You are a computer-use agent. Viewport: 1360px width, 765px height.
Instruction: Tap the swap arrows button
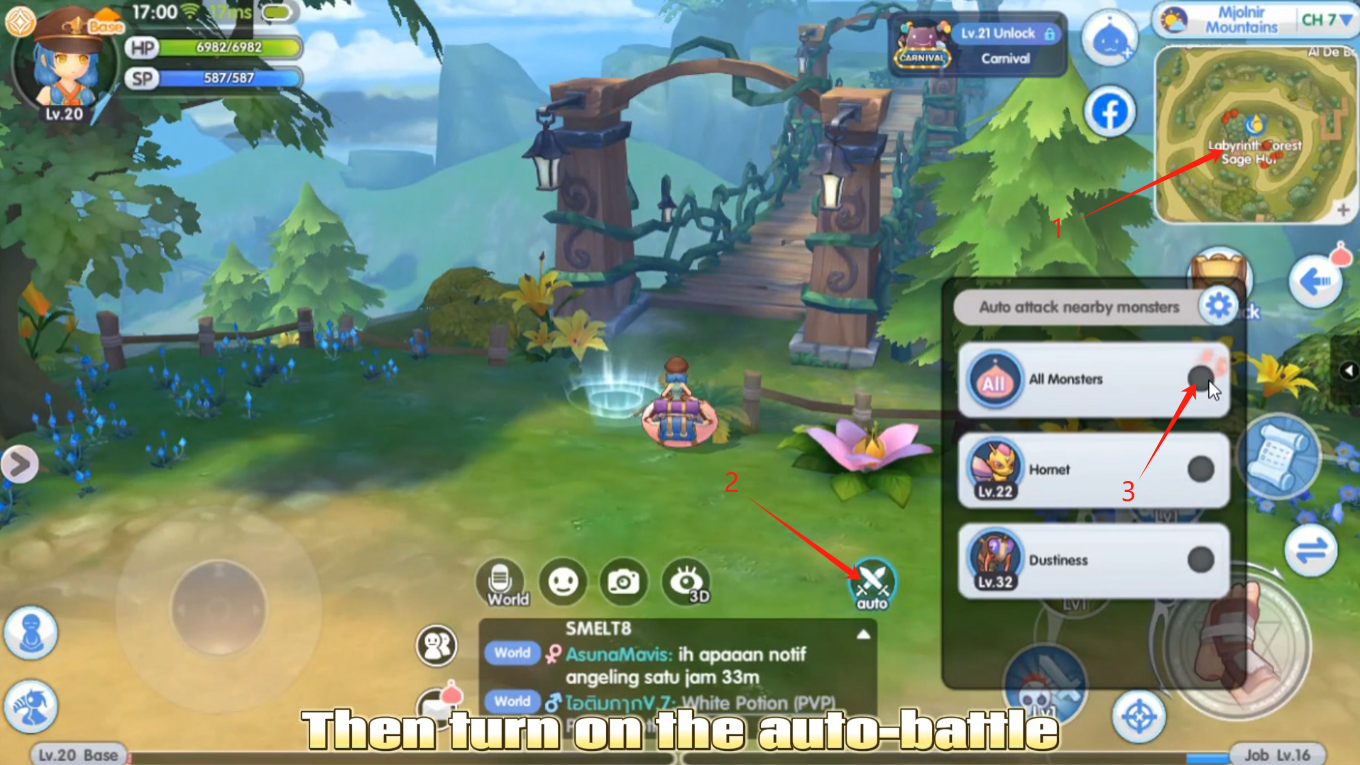1311,549
